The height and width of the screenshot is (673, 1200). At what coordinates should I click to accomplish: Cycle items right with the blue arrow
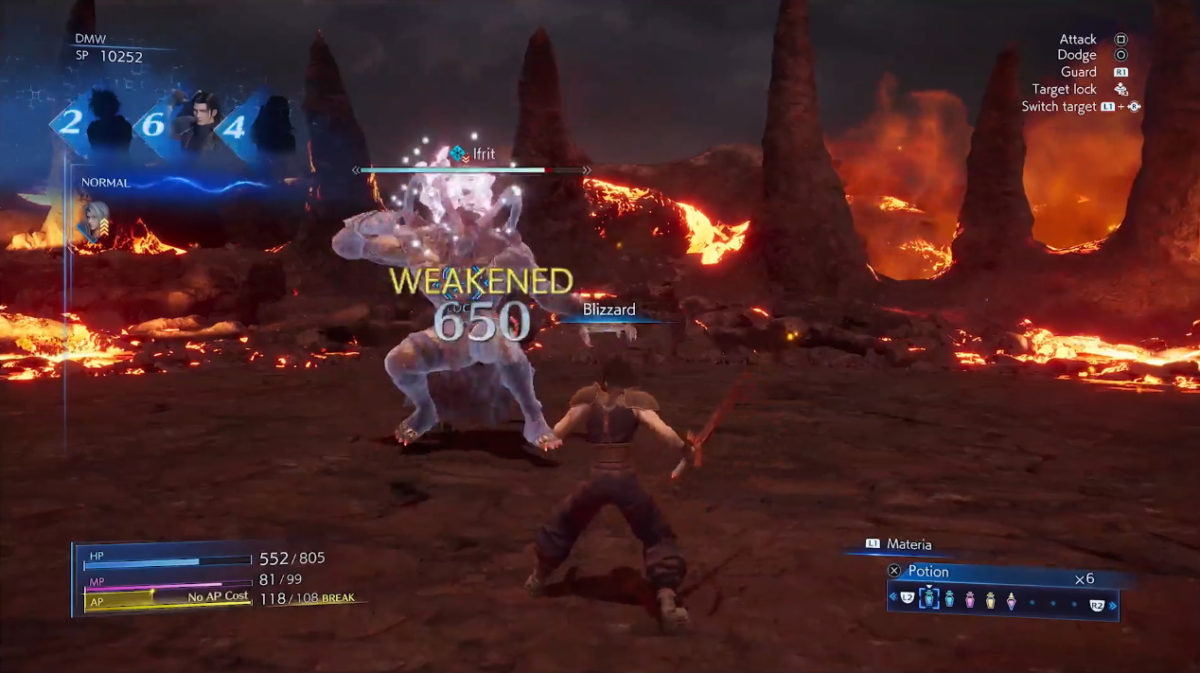click(x=1112, y=604)
